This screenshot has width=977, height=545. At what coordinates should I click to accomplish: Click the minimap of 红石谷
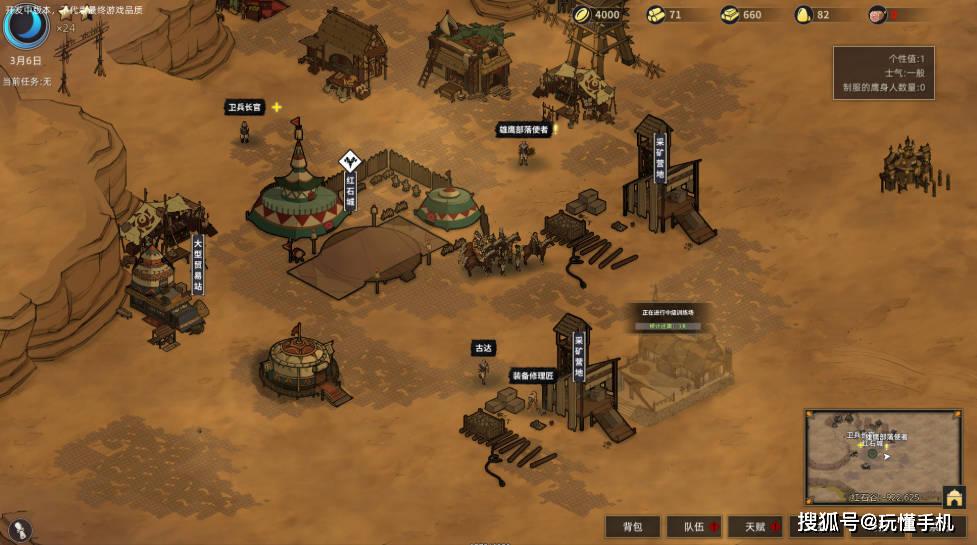tap(872, 455)
